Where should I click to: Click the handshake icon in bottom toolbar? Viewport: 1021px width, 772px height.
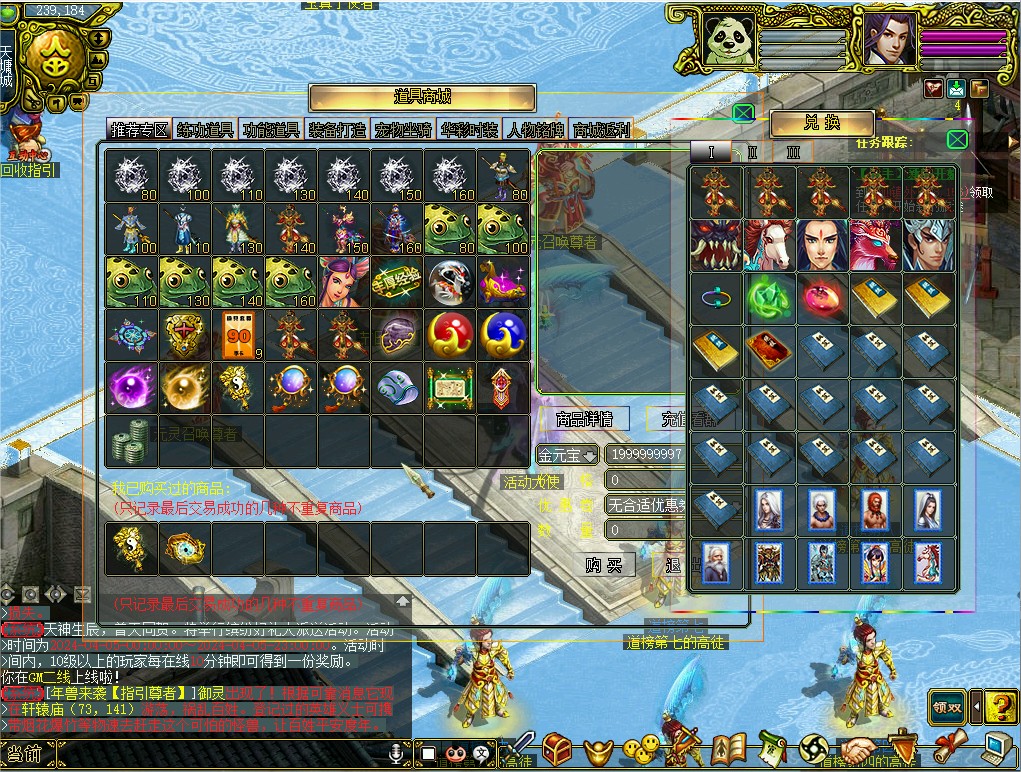pos(857,748)
